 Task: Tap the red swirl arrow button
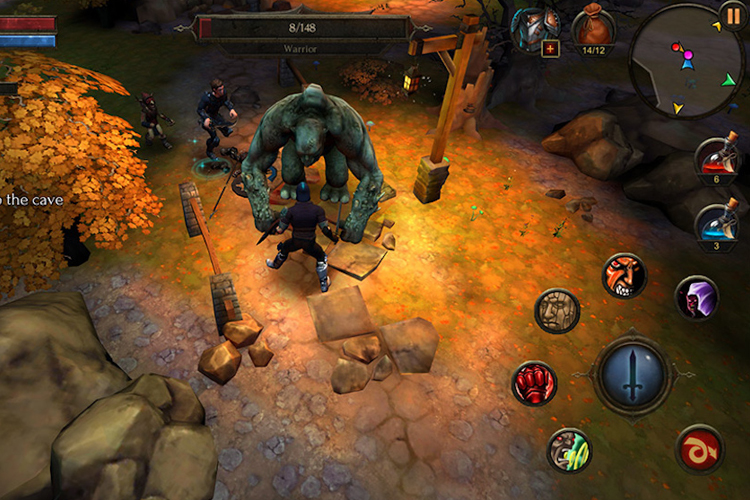pyautogui.click(x=699, y=448)
